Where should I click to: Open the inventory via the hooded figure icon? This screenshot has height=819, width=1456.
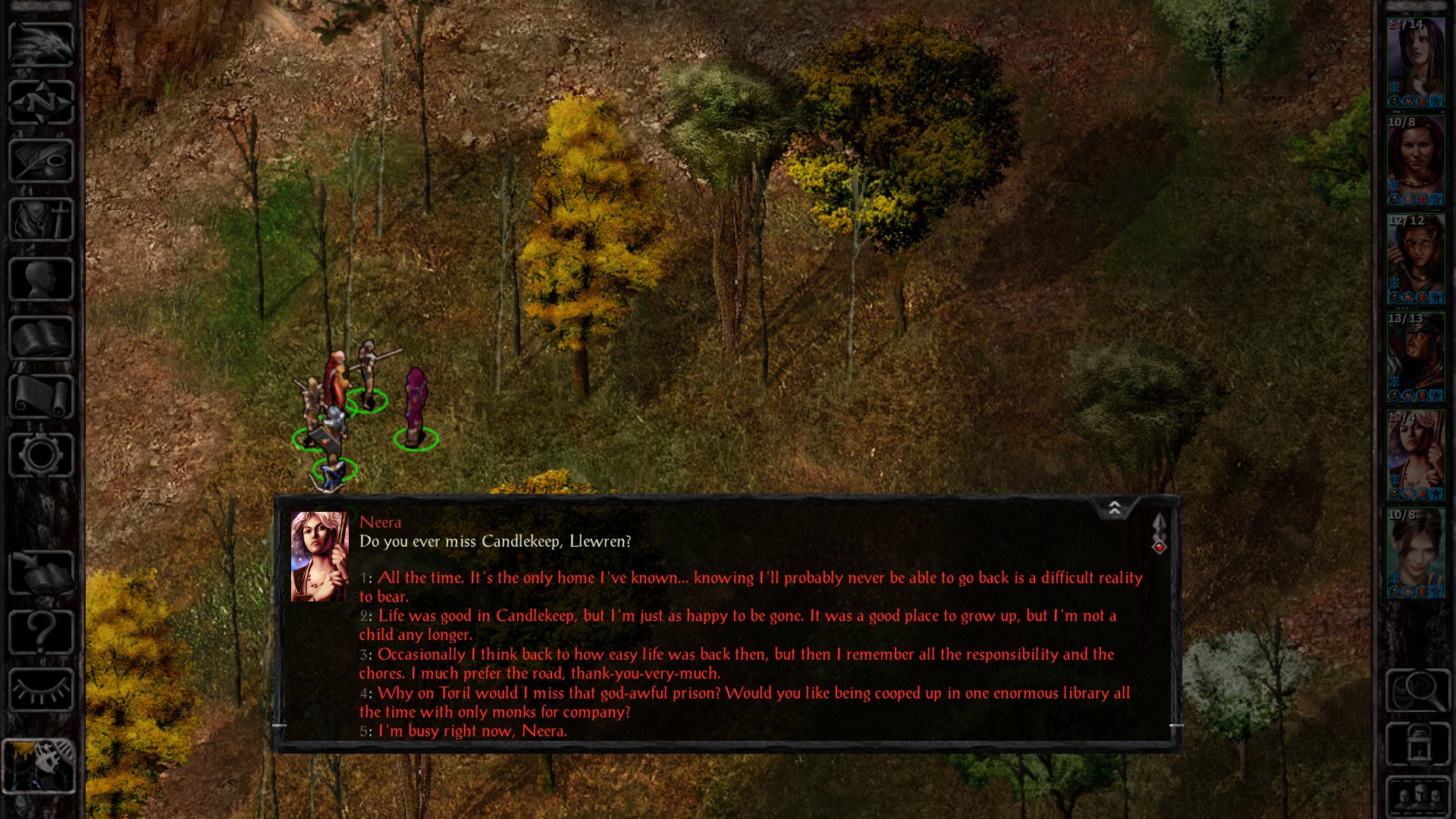click(x=42, y=218)
